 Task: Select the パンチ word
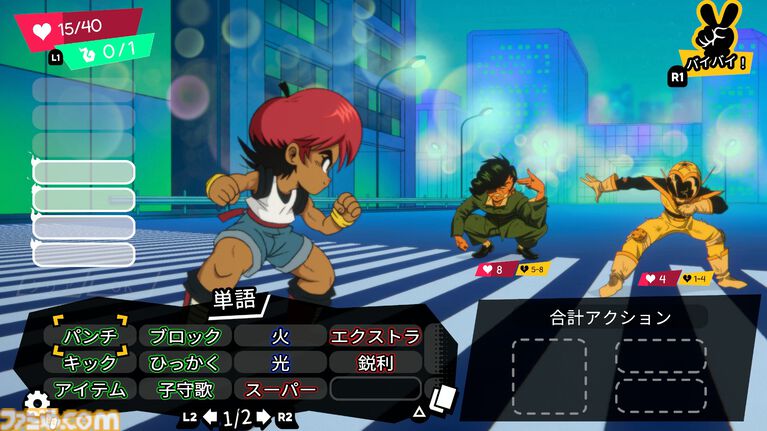(x=90, y=336)
